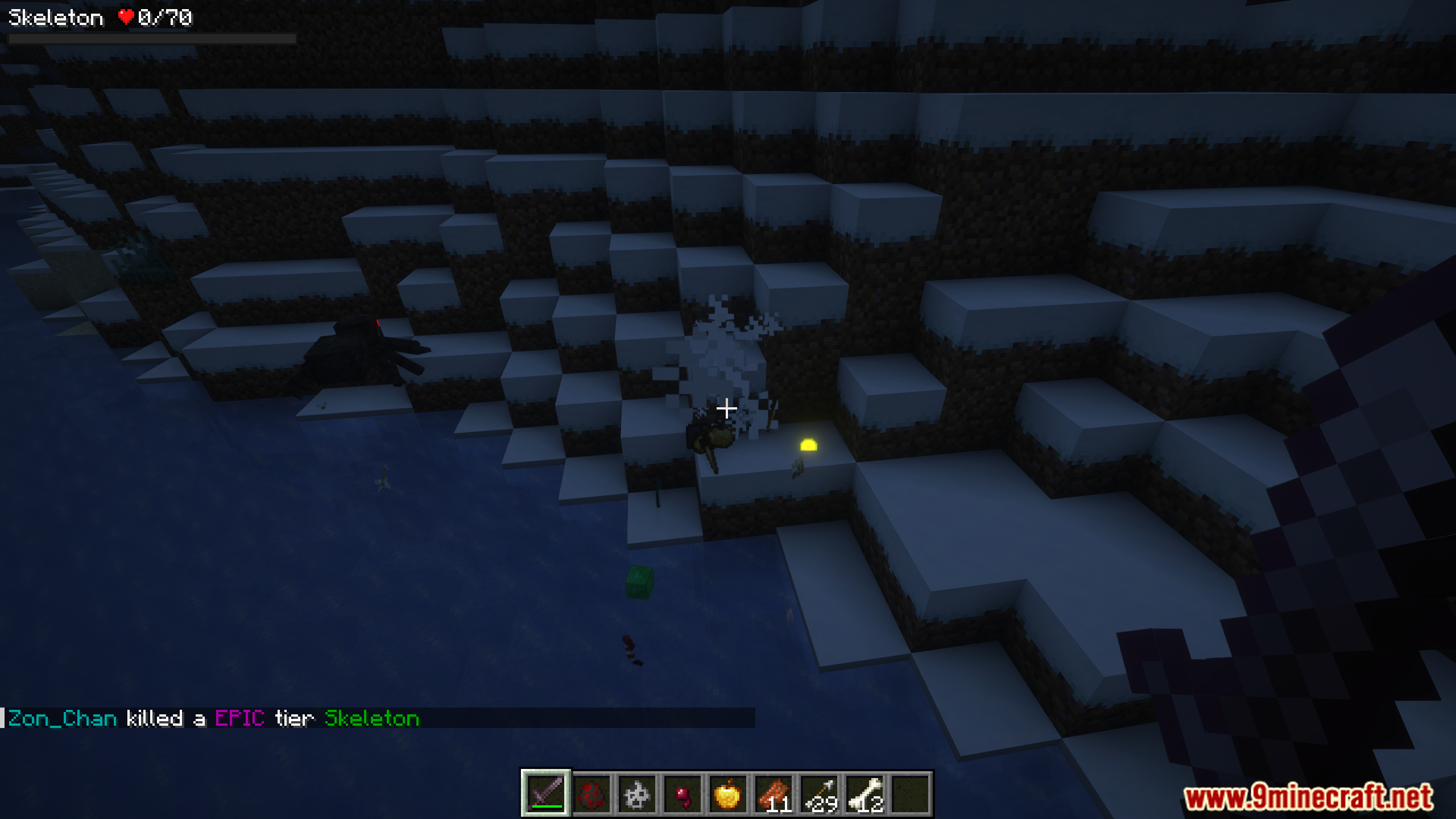Choose the bone stack slot
Image resolution: width=1456 pixels, height=819 pixels.
[x=864, y=793]
